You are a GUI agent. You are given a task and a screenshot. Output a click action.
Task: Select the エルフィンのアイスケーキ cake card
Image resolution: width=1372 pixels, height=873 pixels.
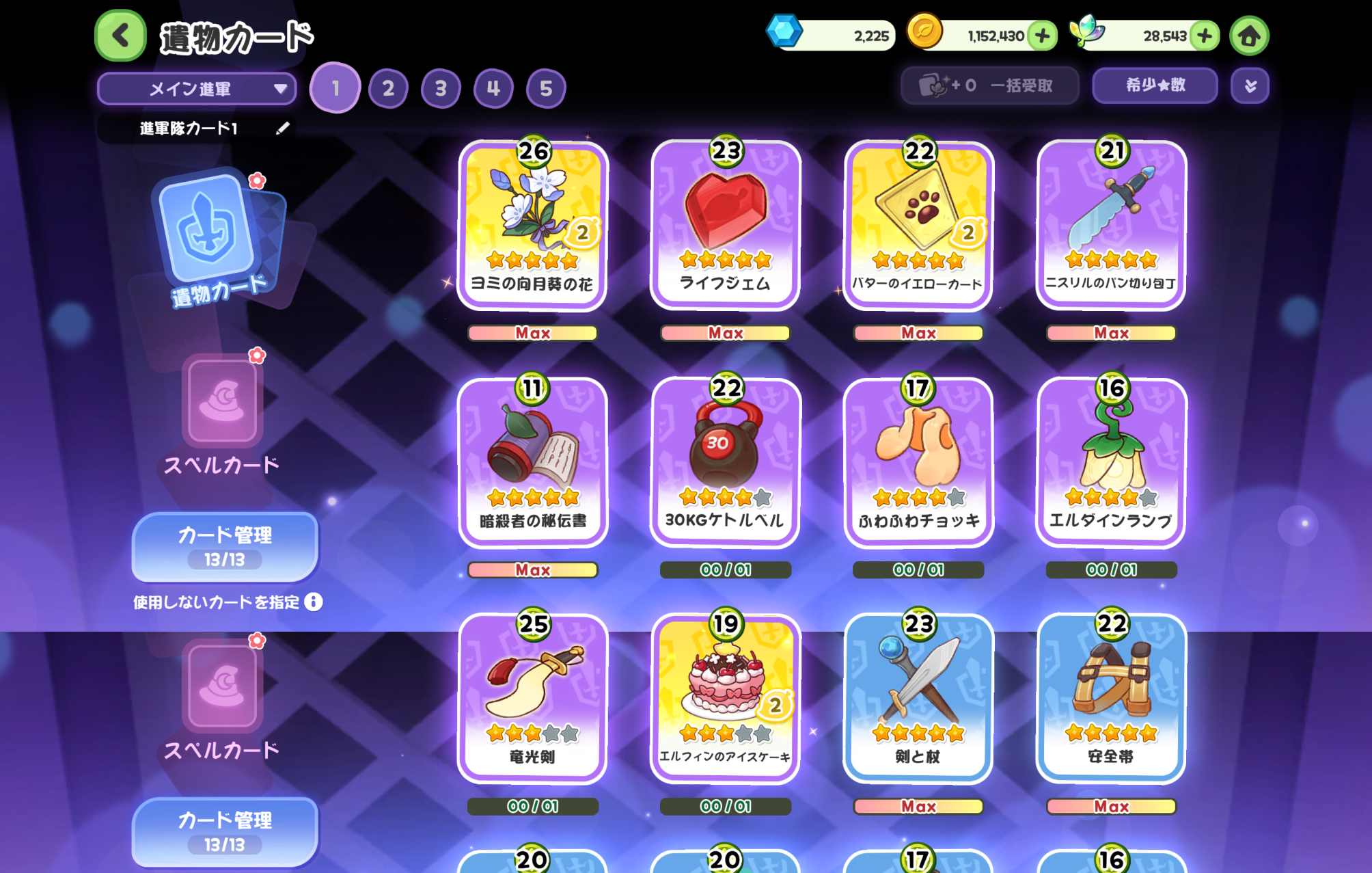725,699
